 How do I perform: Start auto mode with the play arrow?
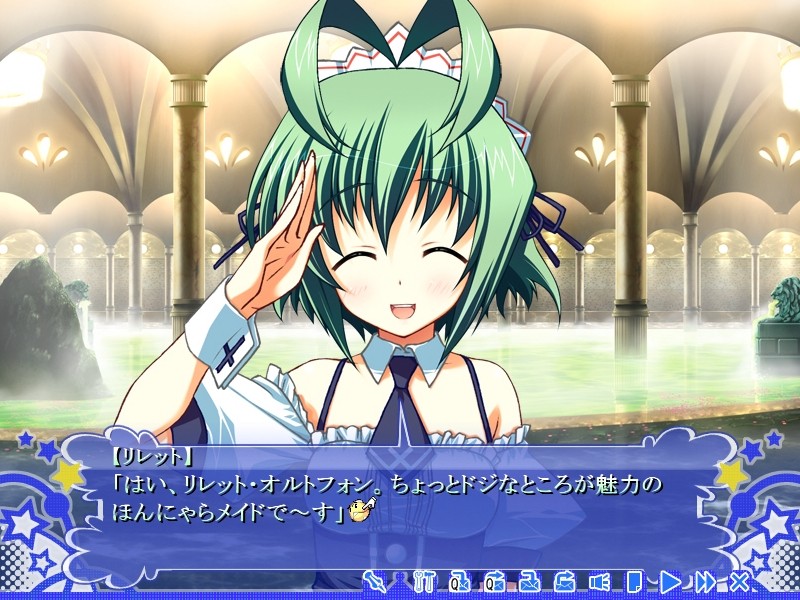point(670,581)
